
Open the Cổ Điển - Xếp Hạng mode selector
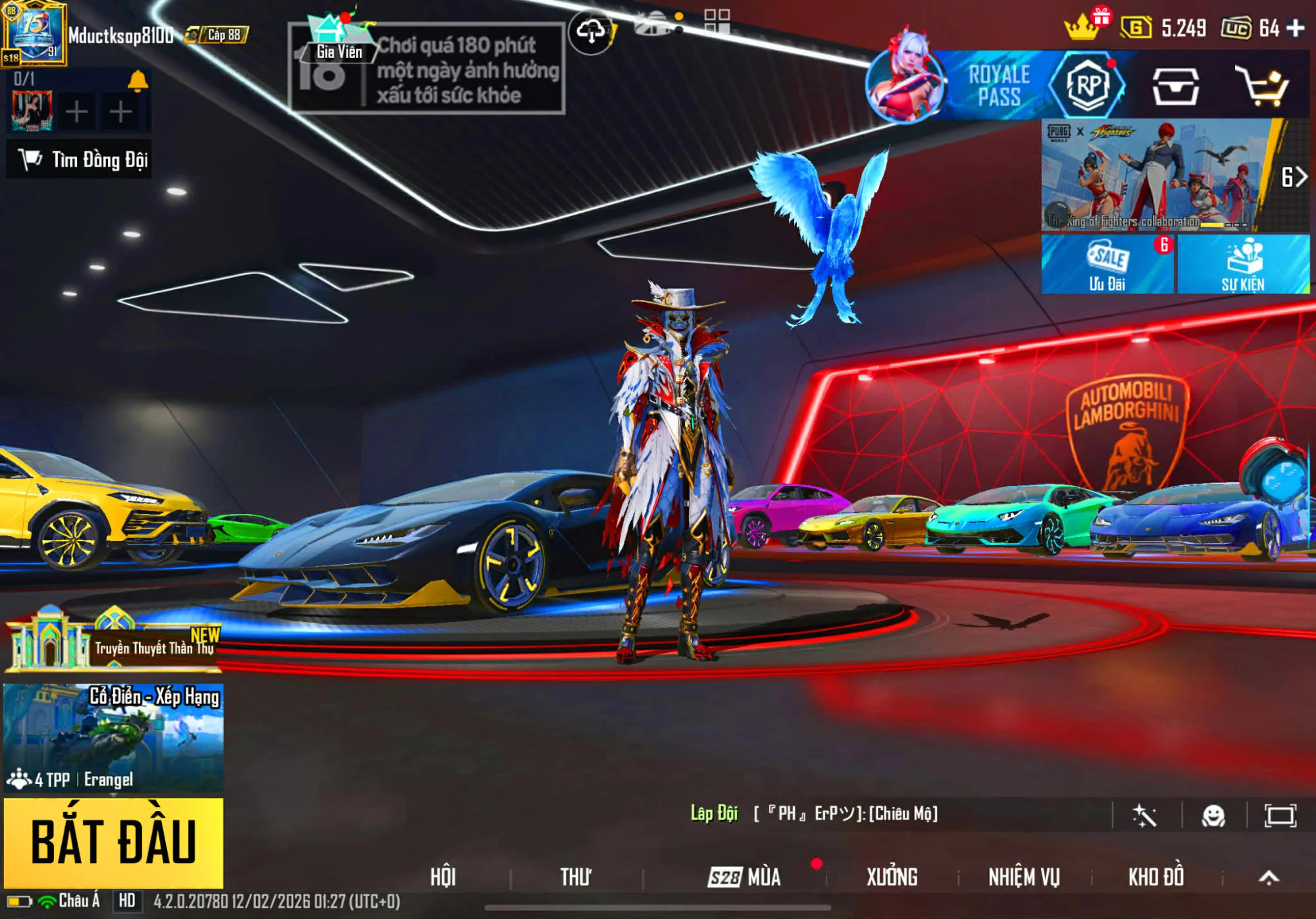click(x=113, y=737)
